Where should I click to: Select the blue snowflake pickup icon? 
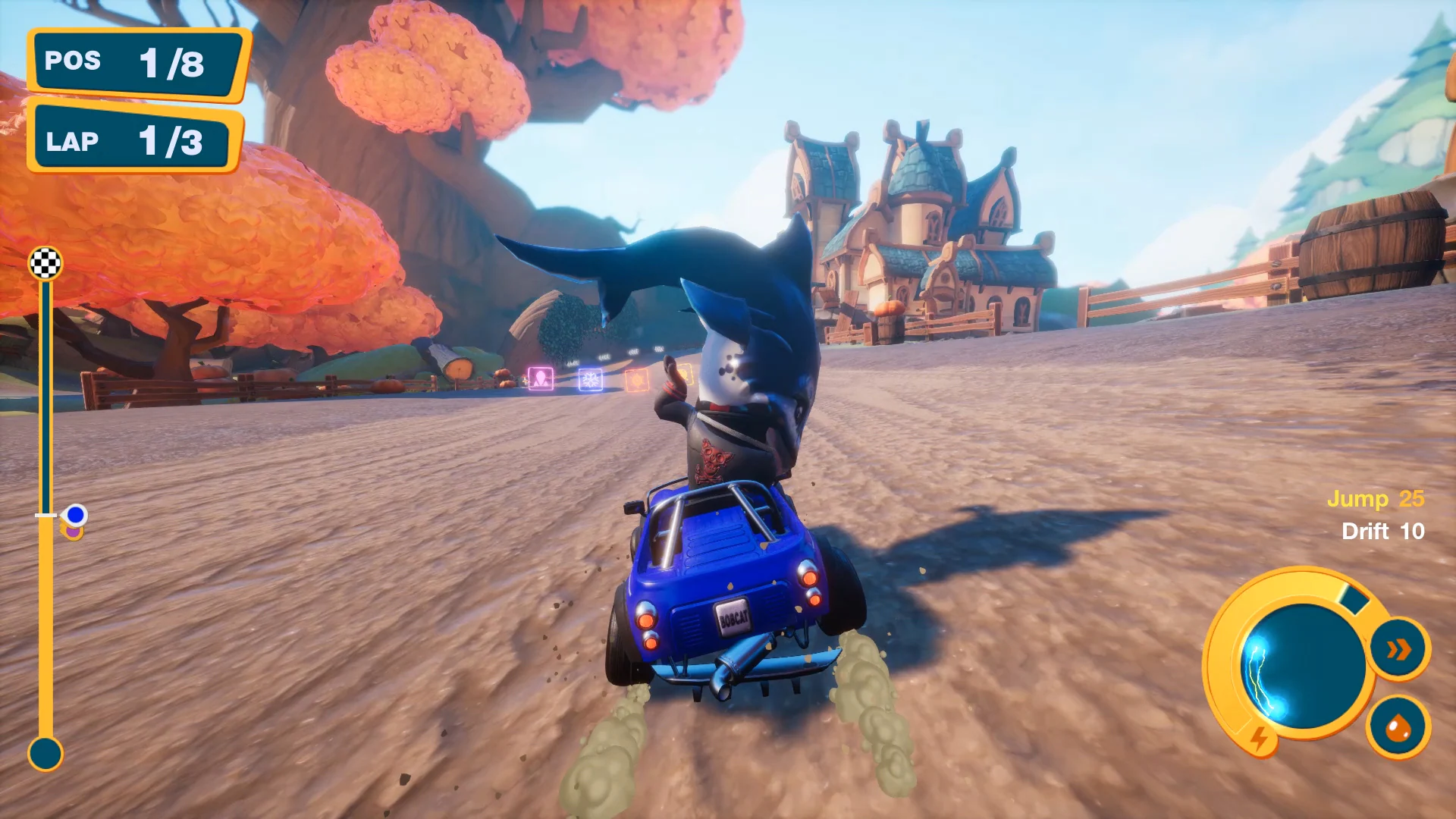tap(590, 378)
